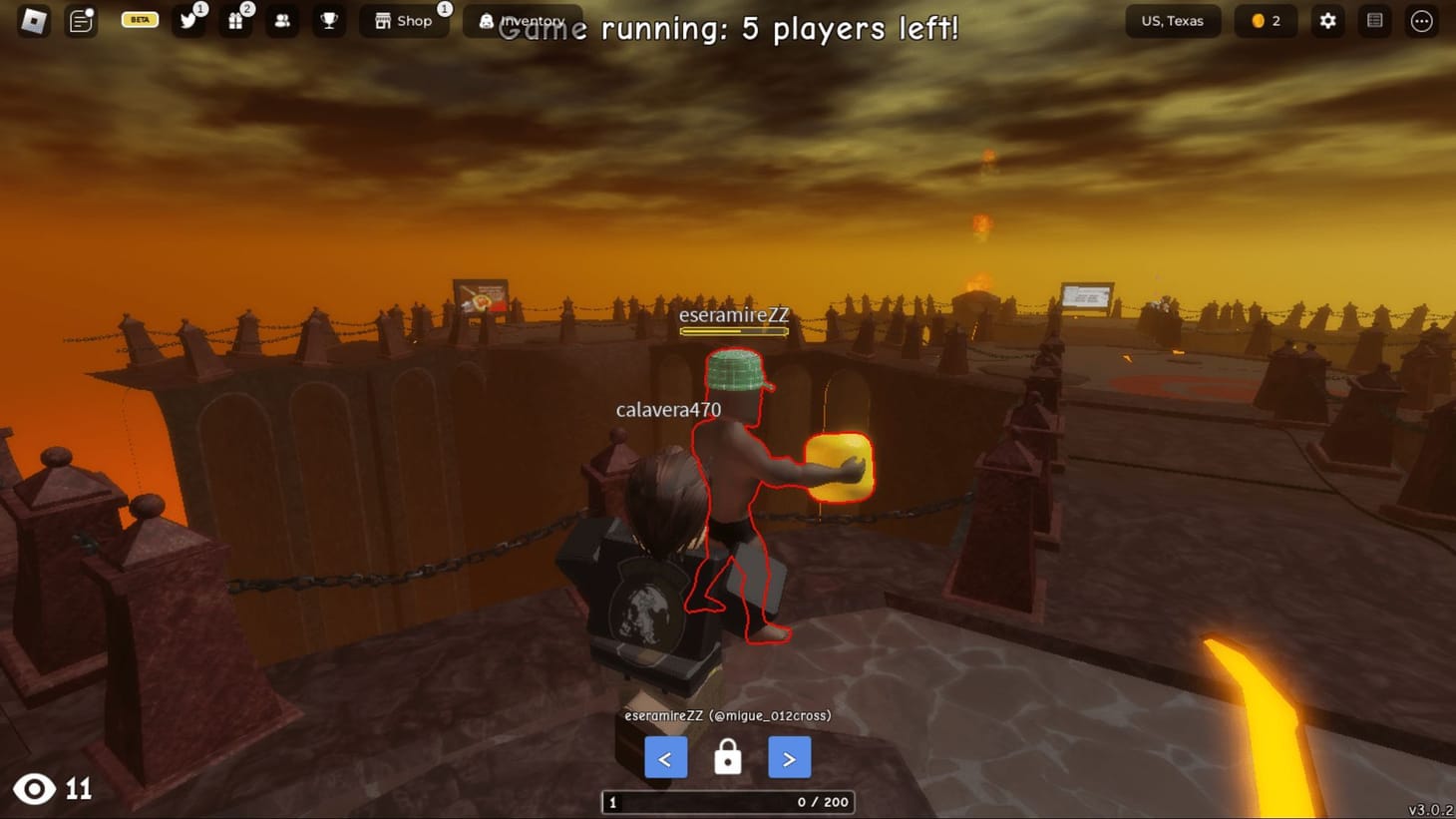The image size is (1456, 819).
Task: Open the trophy achievements panel
Action: [x=329, y=21]
